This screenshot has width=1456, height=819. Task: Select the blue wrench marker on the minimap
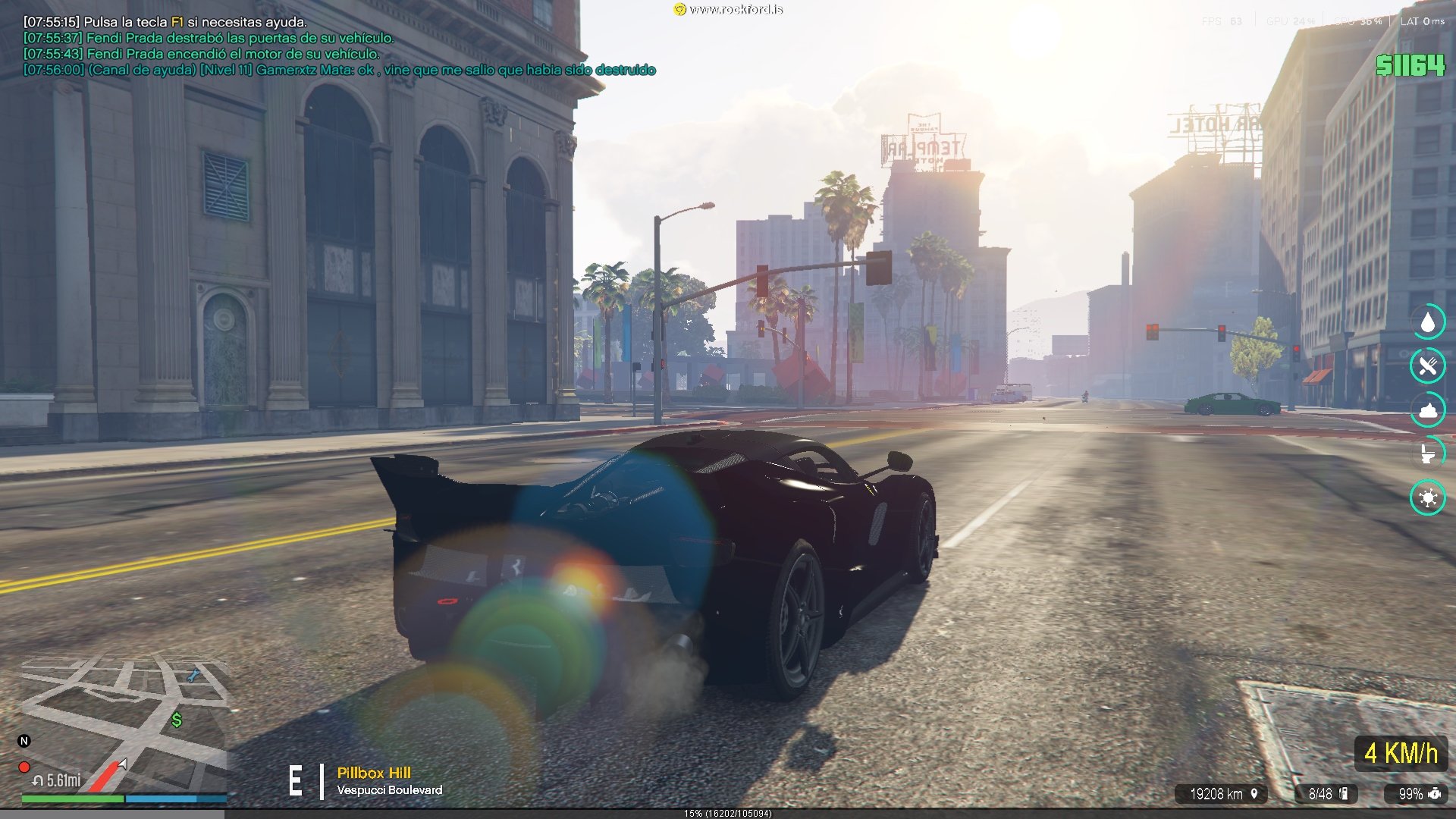[193, 674]
